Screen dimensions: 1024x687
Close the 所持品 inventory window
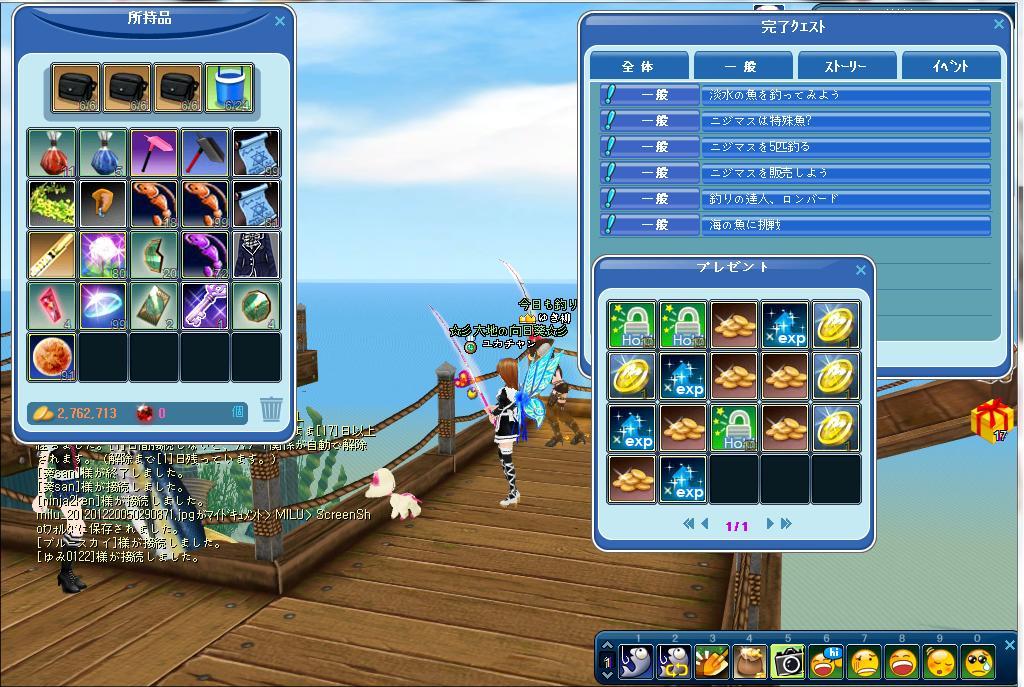280,20
